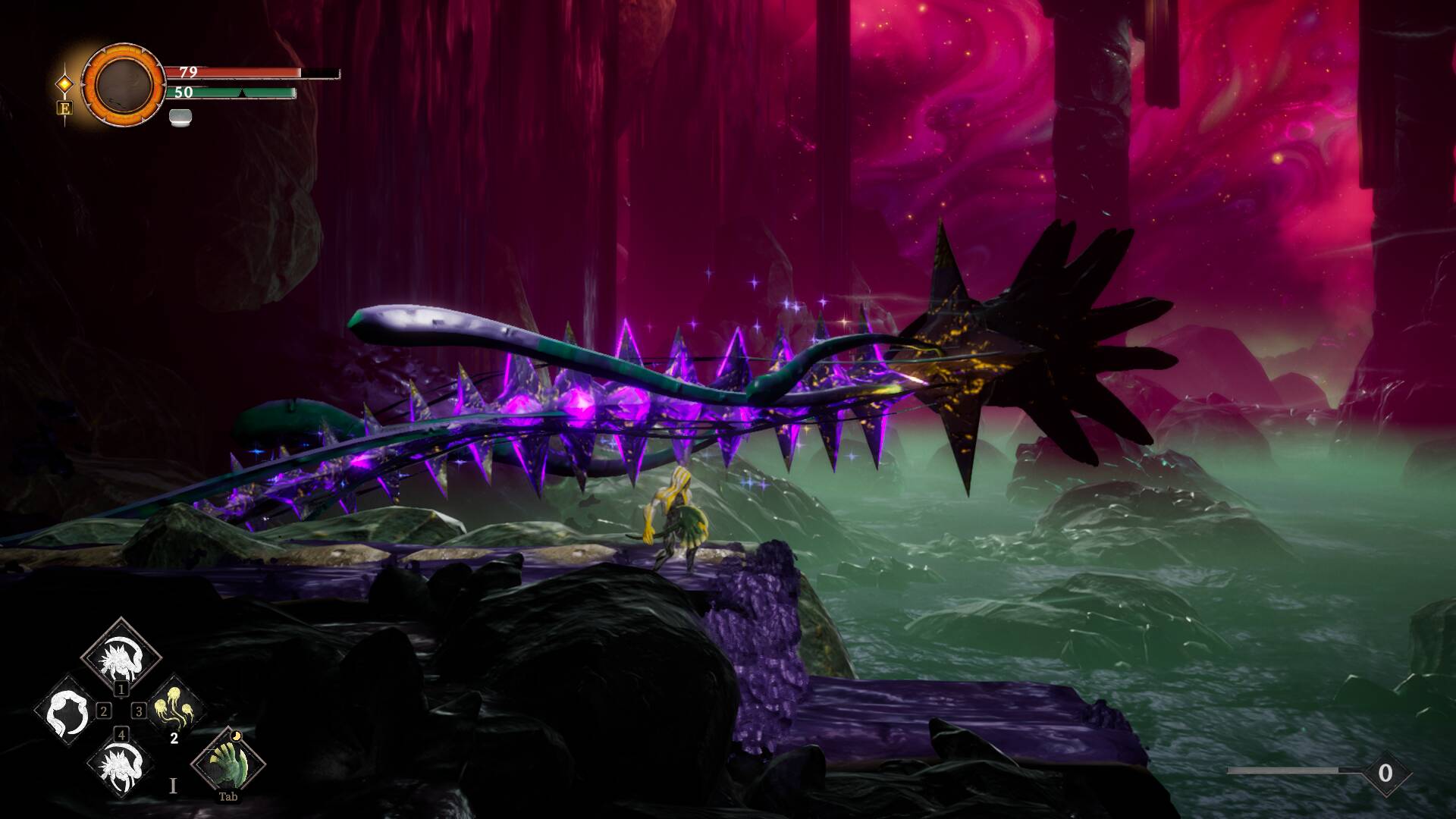Viewport: 1456px width, 819px height.
Task: Activate the curled white ring ability
Action: pyautogui.click(x=67, y=711)
